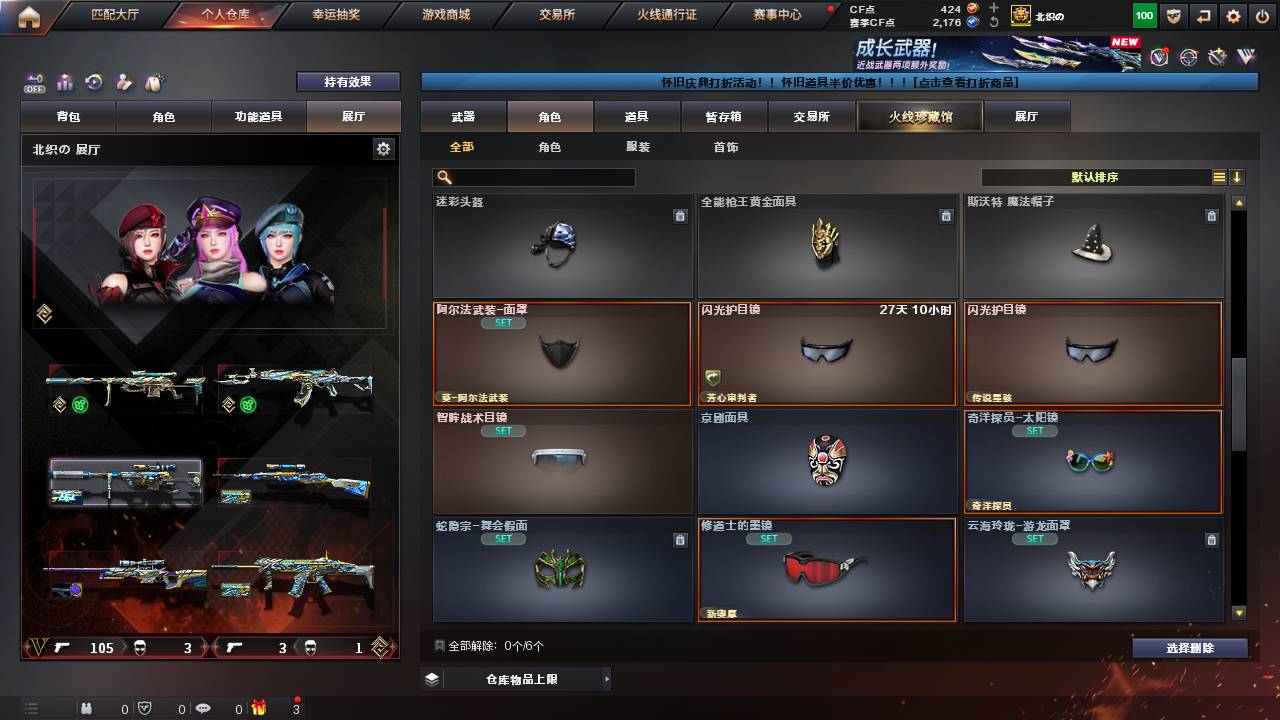Select the 武器 weapons storage tab
The height and width of the screenshot is (720, 1280).
tap(463, 117)
